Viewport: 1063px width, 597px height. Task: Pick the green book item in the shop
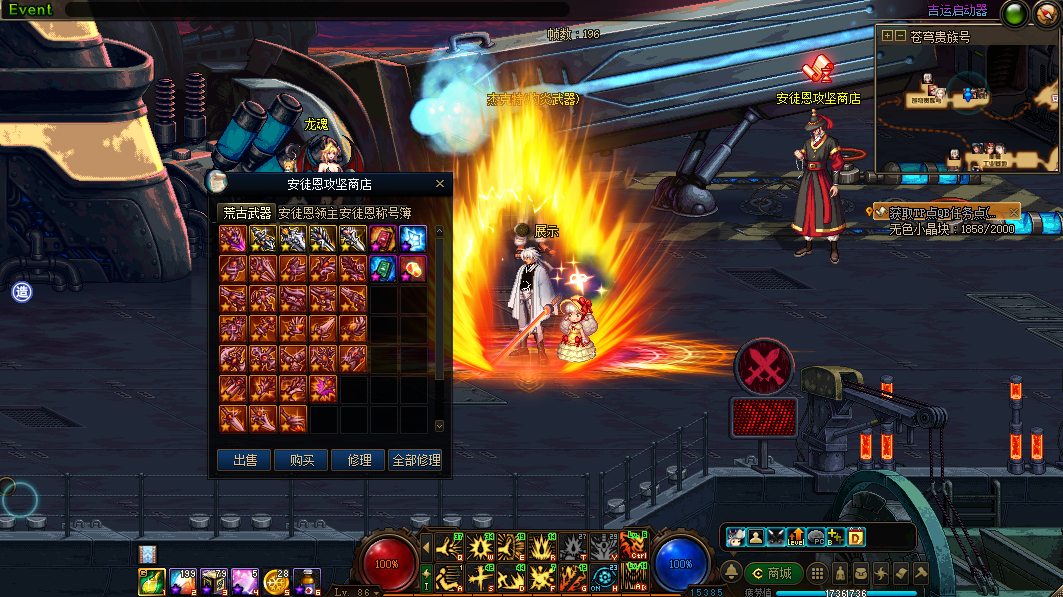click(384, 268)
